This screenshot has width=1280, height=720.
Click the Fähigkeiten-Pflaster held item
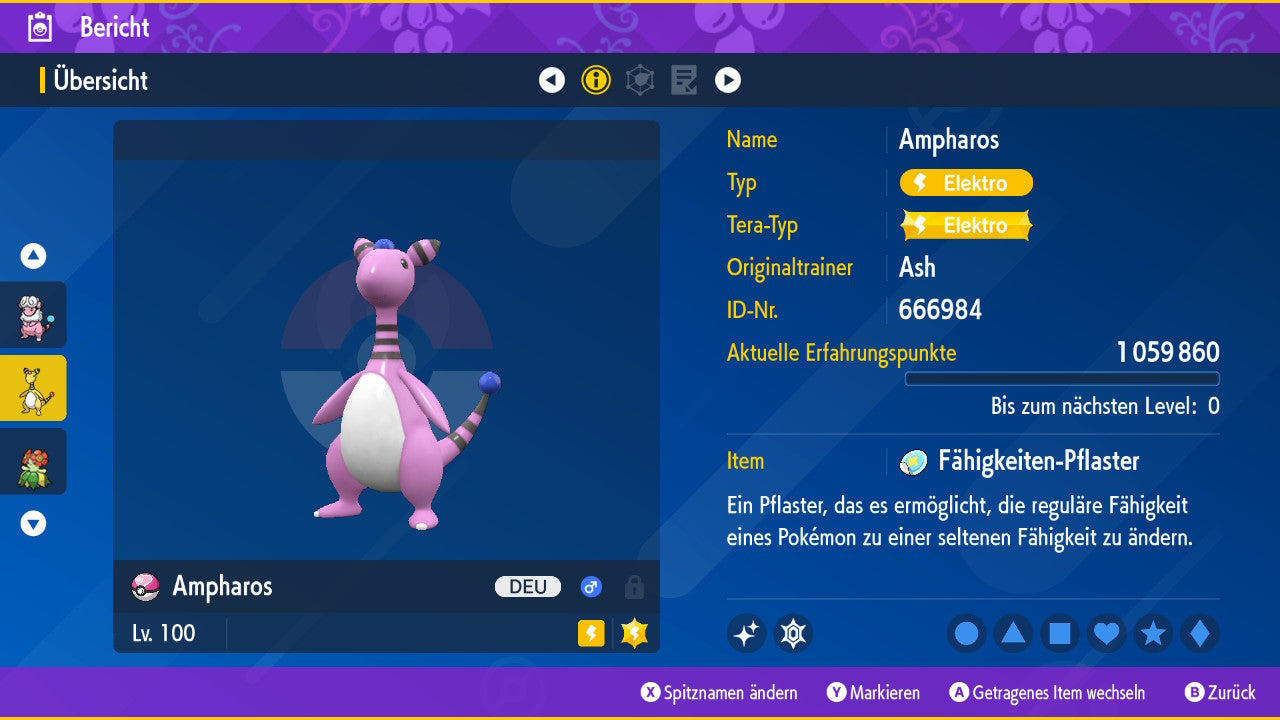tap(1037, 461)
